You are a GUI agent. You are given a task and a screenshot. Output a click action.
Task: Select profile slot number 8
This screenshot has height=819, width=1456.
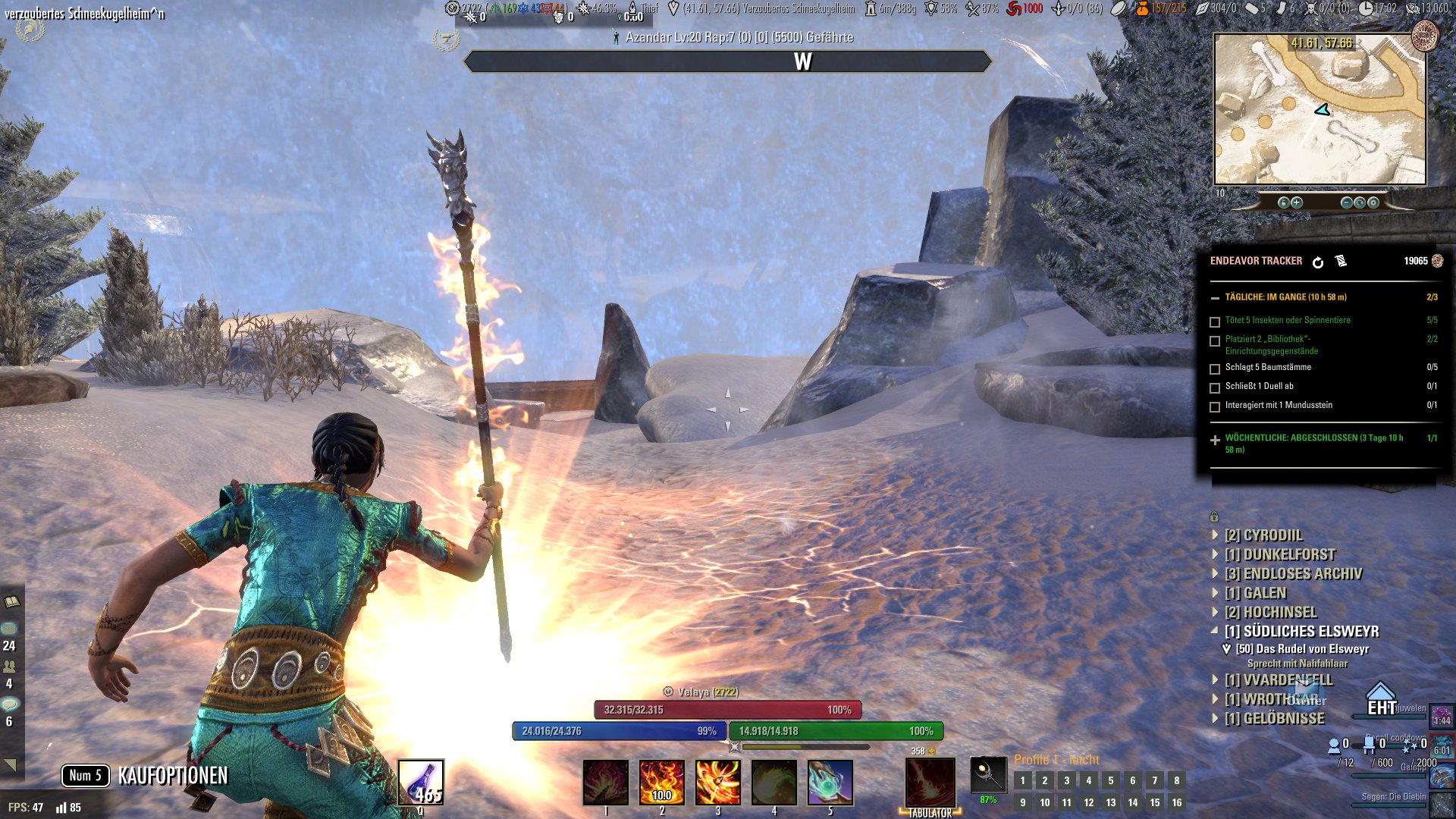(1176, 780)
